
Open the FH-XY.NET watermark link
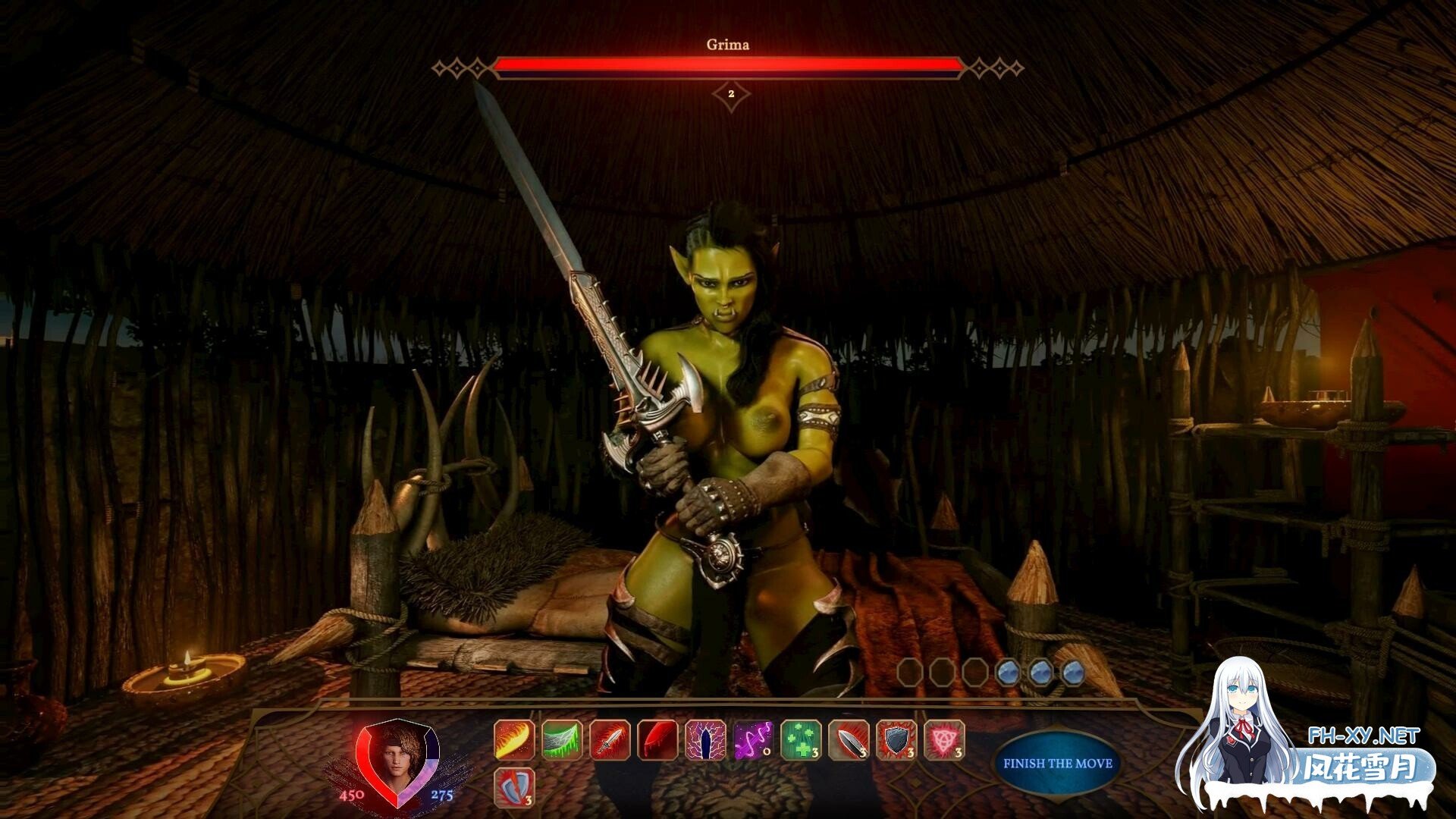1363,736
